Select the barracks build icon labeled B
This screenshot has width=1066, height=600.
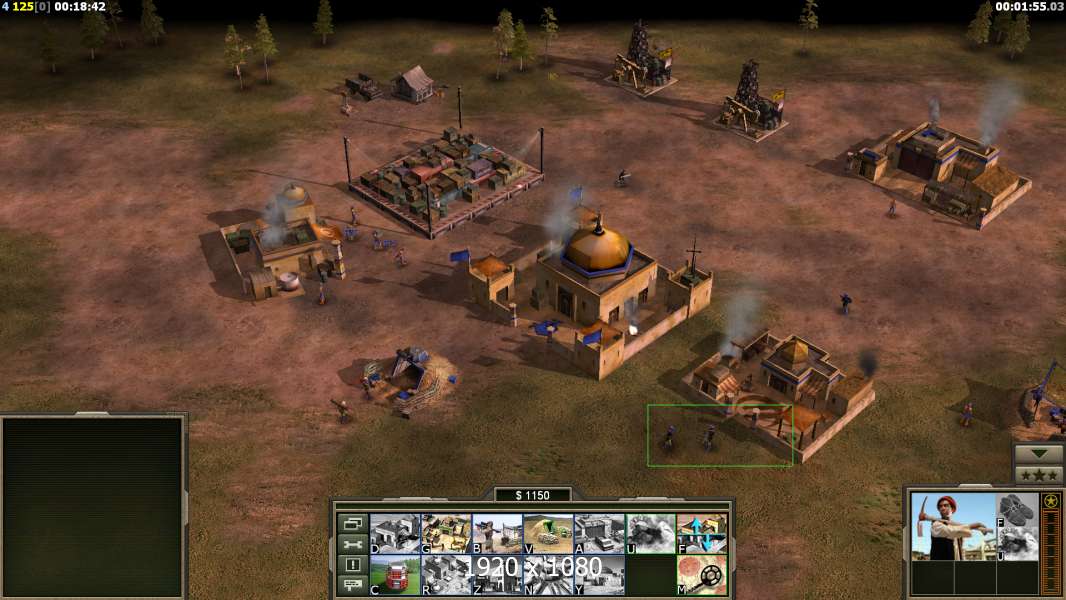click(x=496, y=534)
